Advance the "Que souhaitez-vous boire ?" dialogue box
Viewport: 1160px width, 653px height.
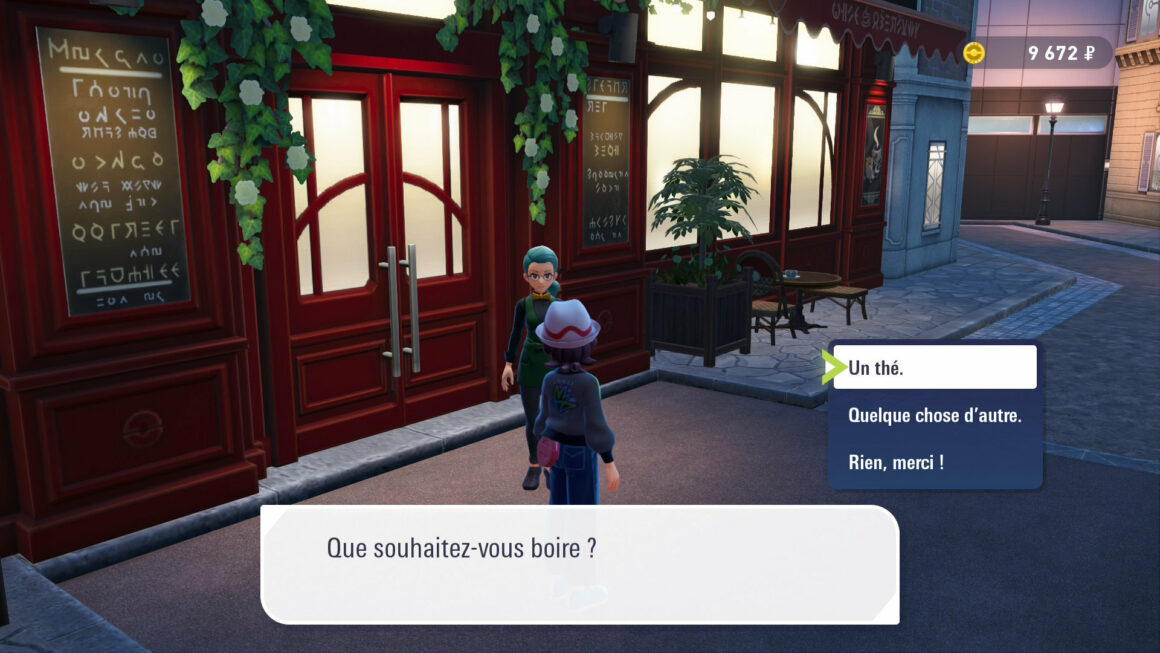tap(579, 564)
